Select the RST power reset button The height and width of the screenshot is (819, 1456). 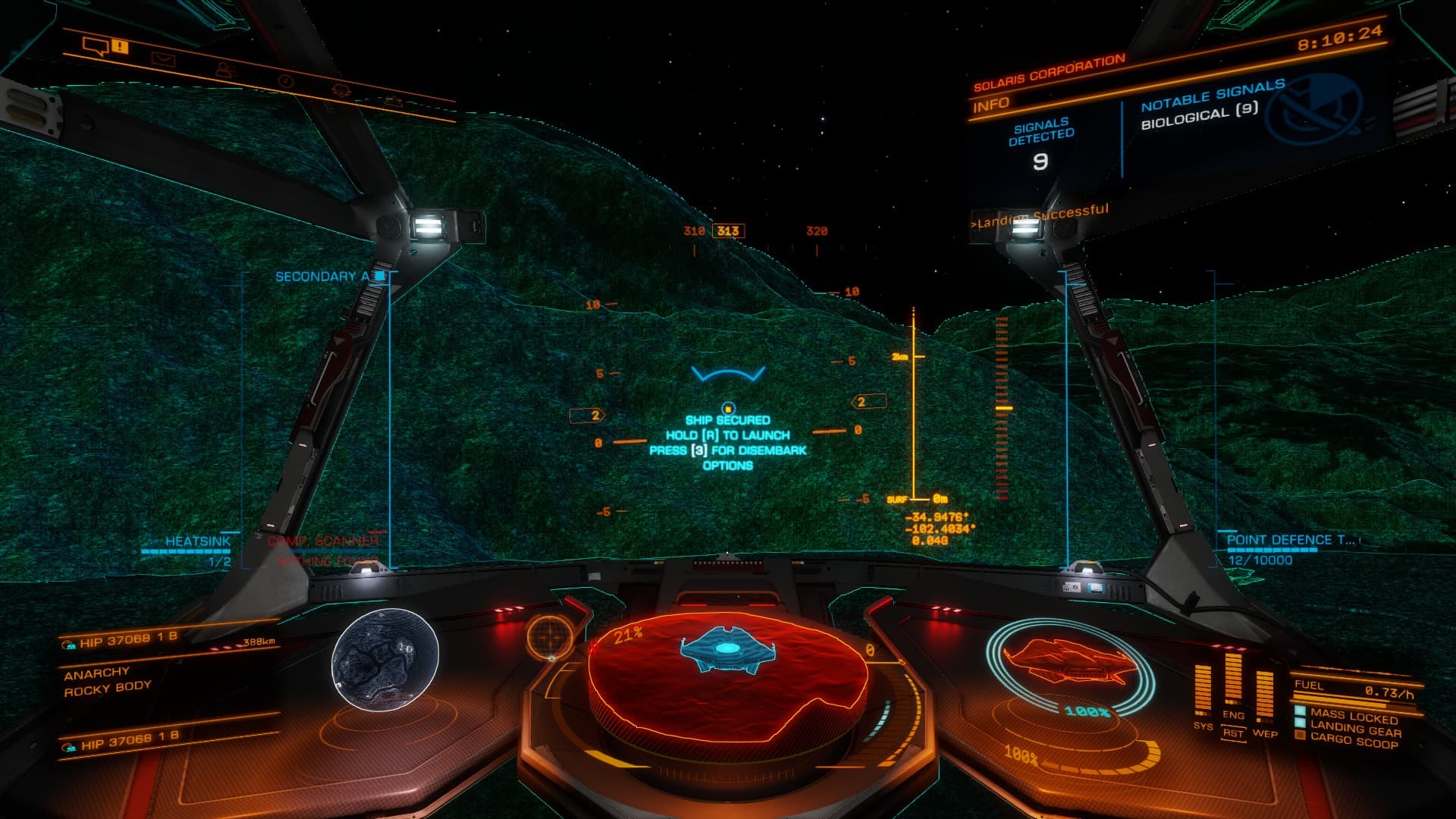coord(1233,733)
